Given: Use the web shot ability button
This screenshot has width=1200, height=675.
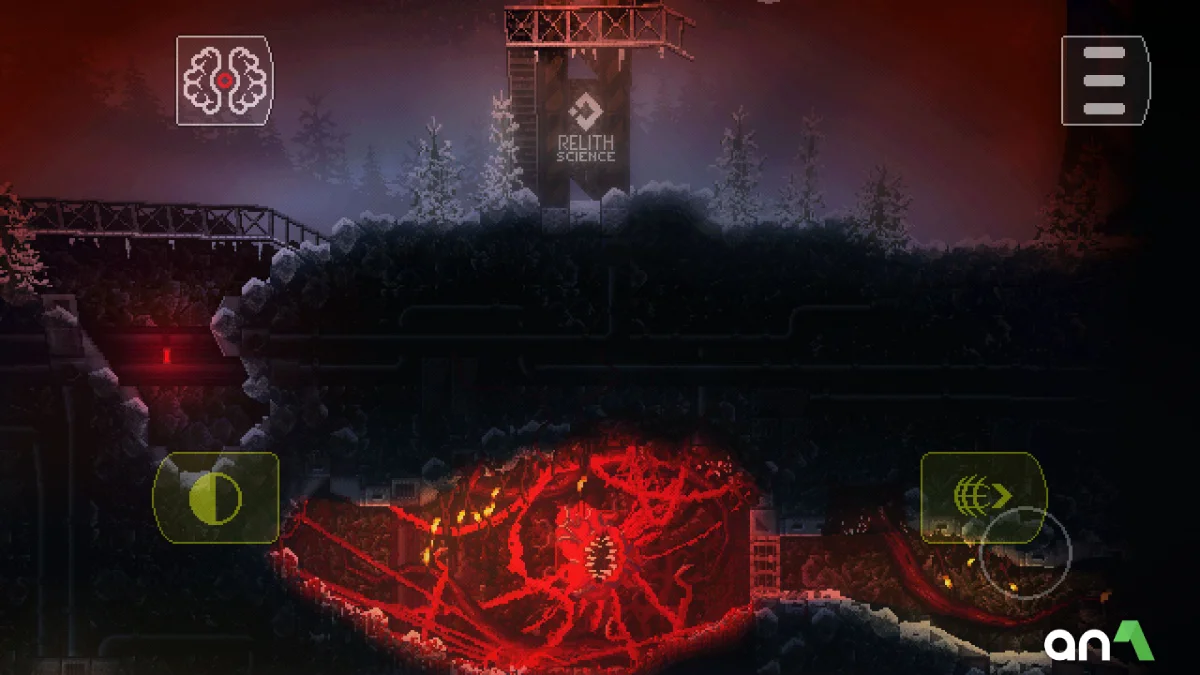Looking at the screenshot, I should click(x=982, y=494).
